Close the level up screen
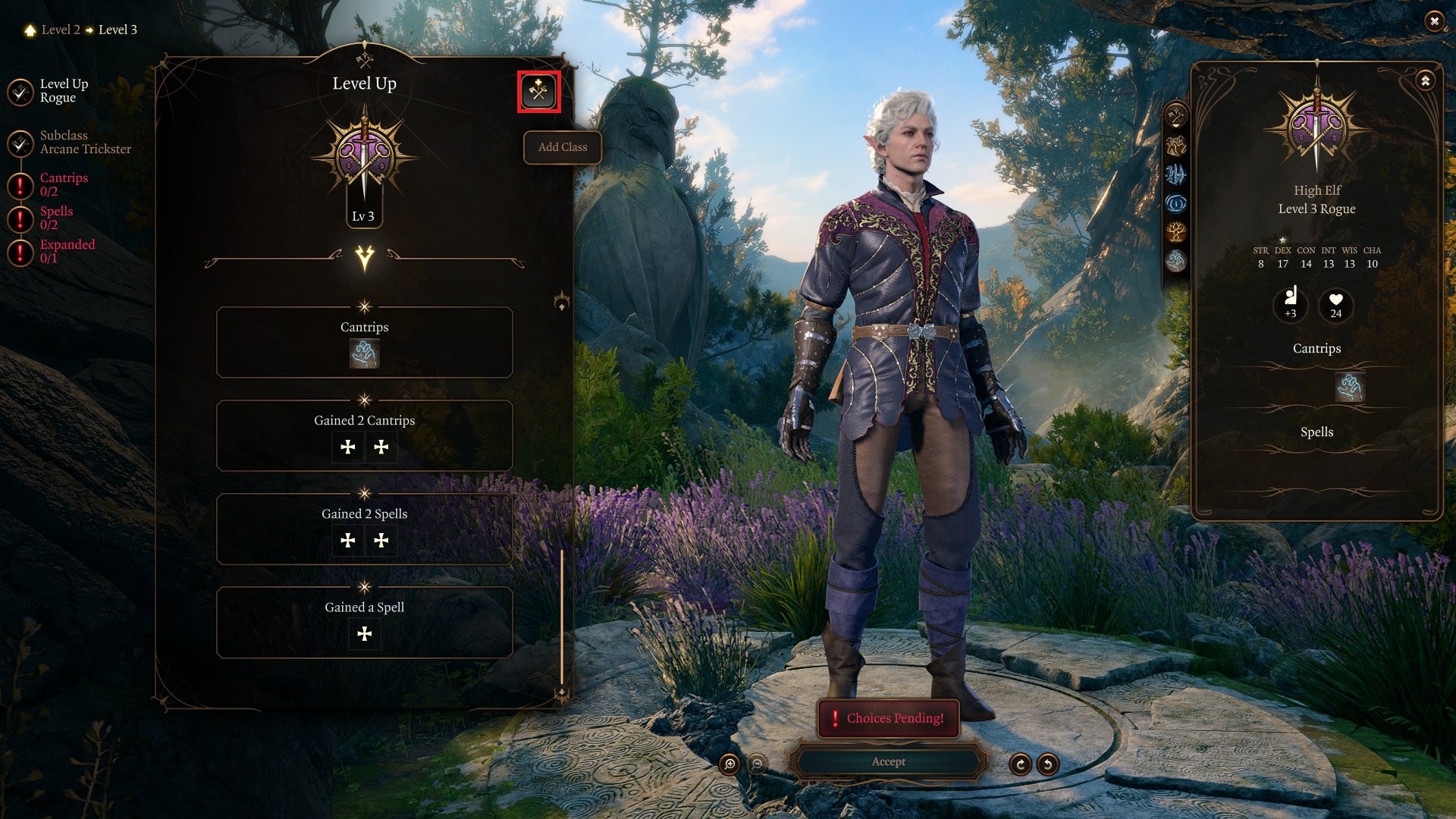Image resolution: width=1456 pixels, height=819 pixels. point(1433,21)
